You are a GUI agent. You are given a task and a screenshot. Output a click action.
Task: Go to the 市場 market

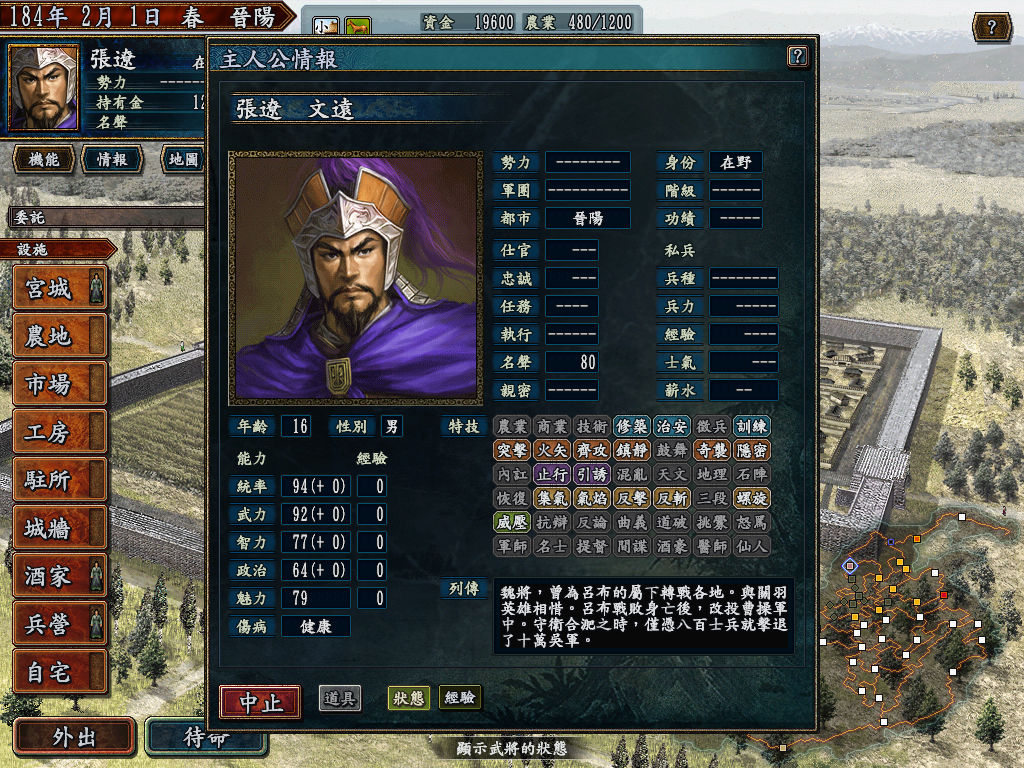point(59,384)
